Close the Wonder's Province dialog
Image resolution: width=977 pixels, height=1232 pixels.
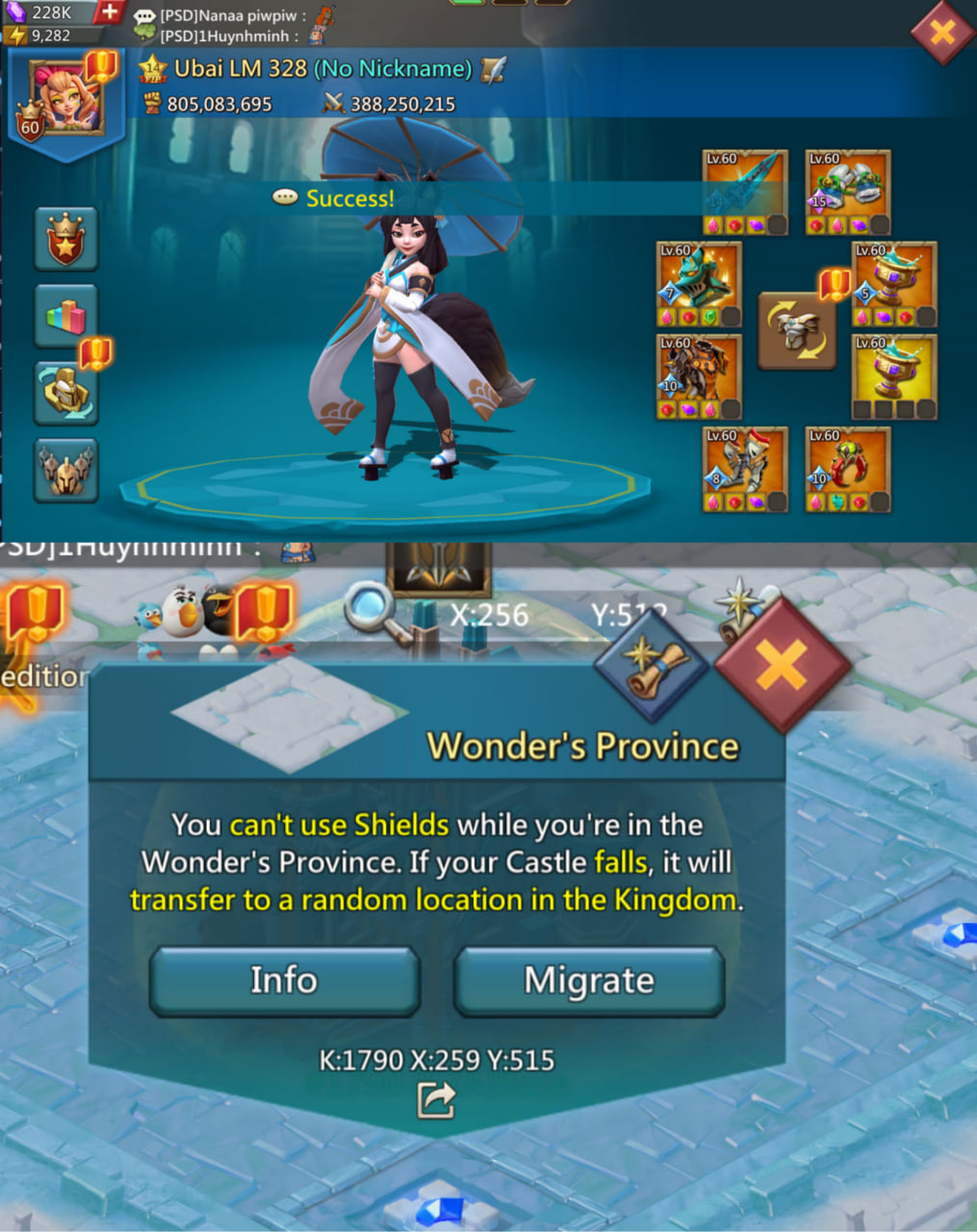782,664
